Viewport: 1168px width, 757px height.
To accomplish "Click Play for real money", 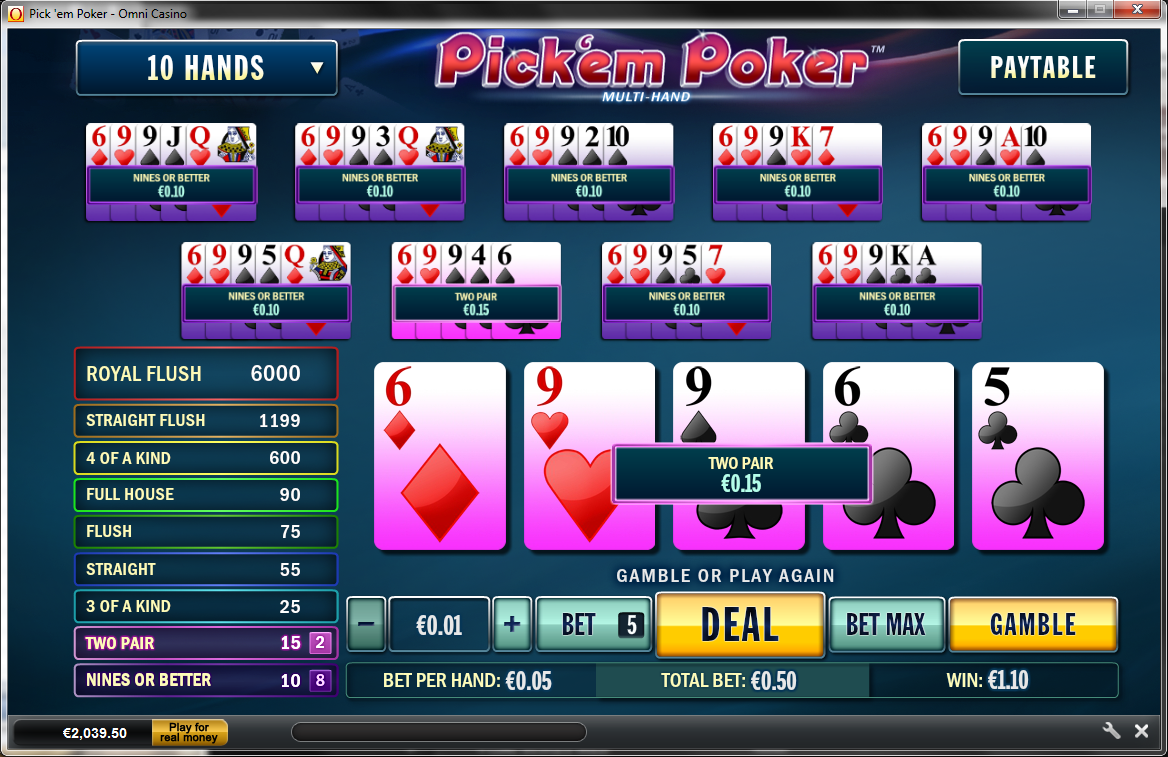I will click(189, 733).
